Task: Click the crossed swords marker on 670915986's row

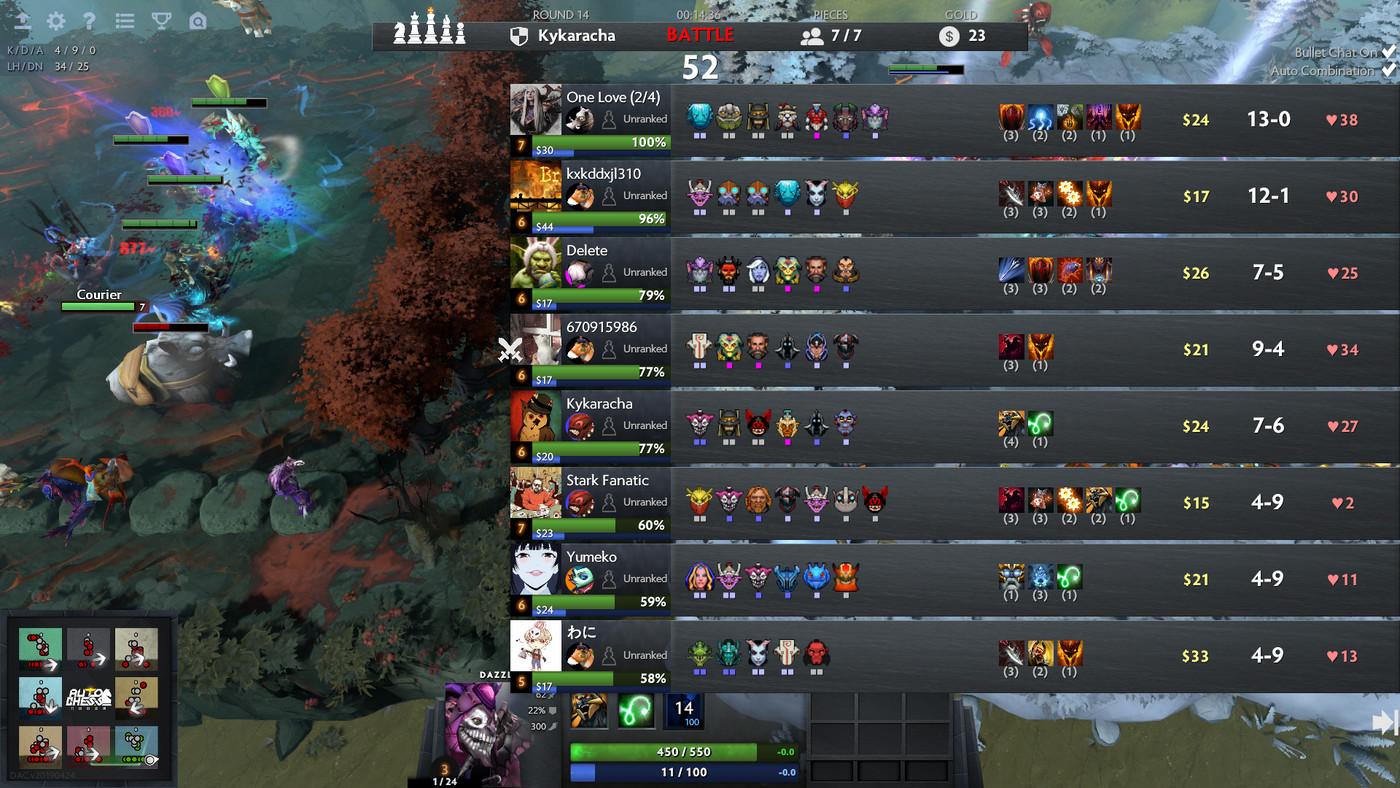Action: tap(510, 349)
